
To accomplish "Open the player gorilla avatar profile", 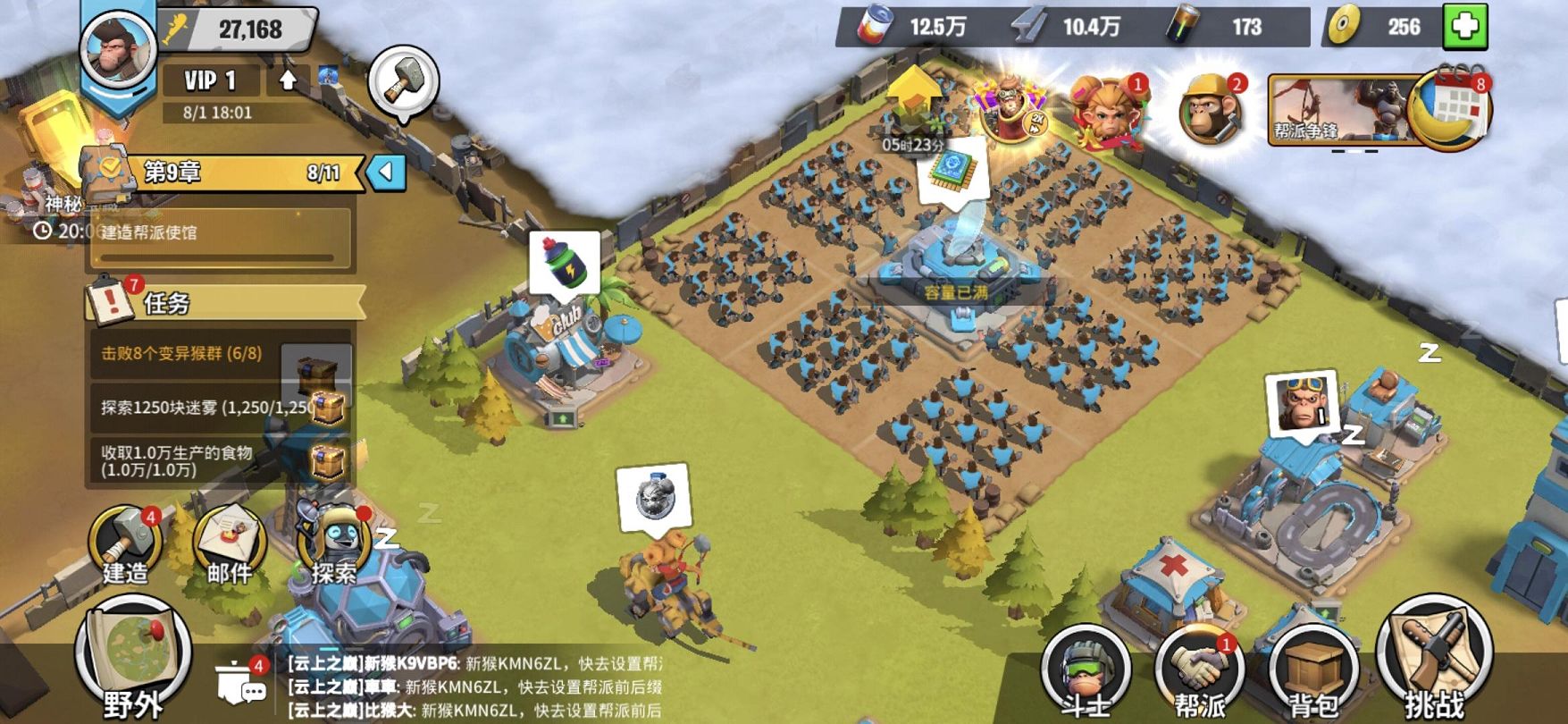I will pyautogui.click(x=116, y=49).
